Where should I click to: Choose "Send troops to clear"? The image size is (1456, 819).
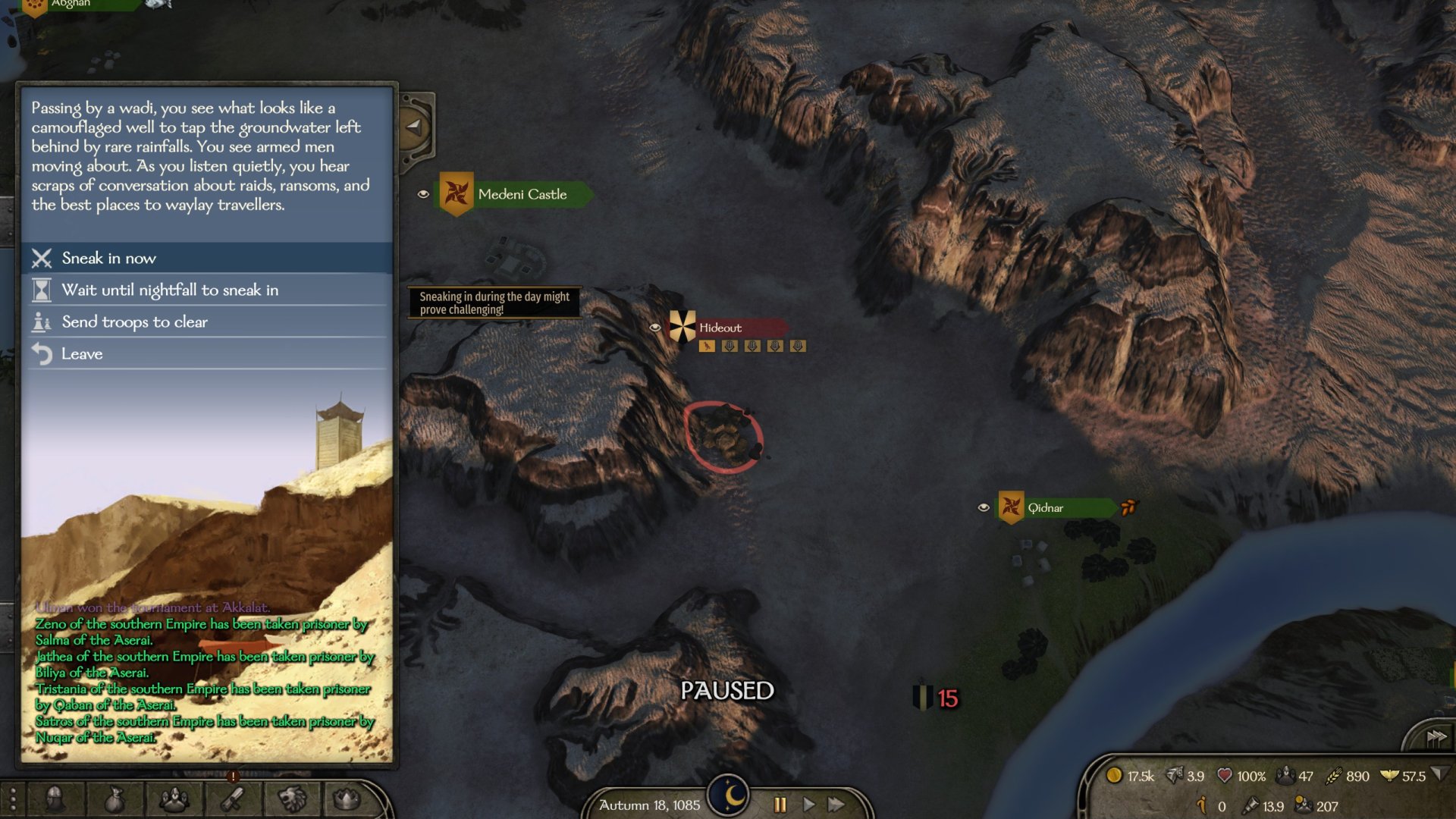pos(134,322)
